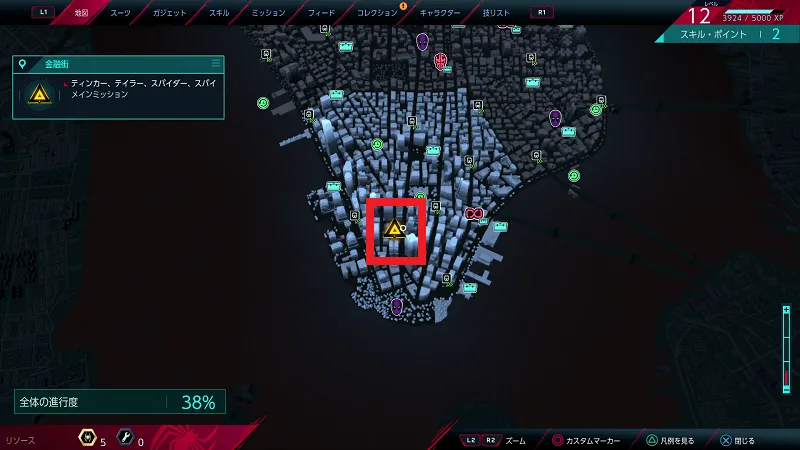Viewport: 800px width, 450px height.
Task: Show the map legend with 凡例を見る
Action: click(x=678, y=440)
